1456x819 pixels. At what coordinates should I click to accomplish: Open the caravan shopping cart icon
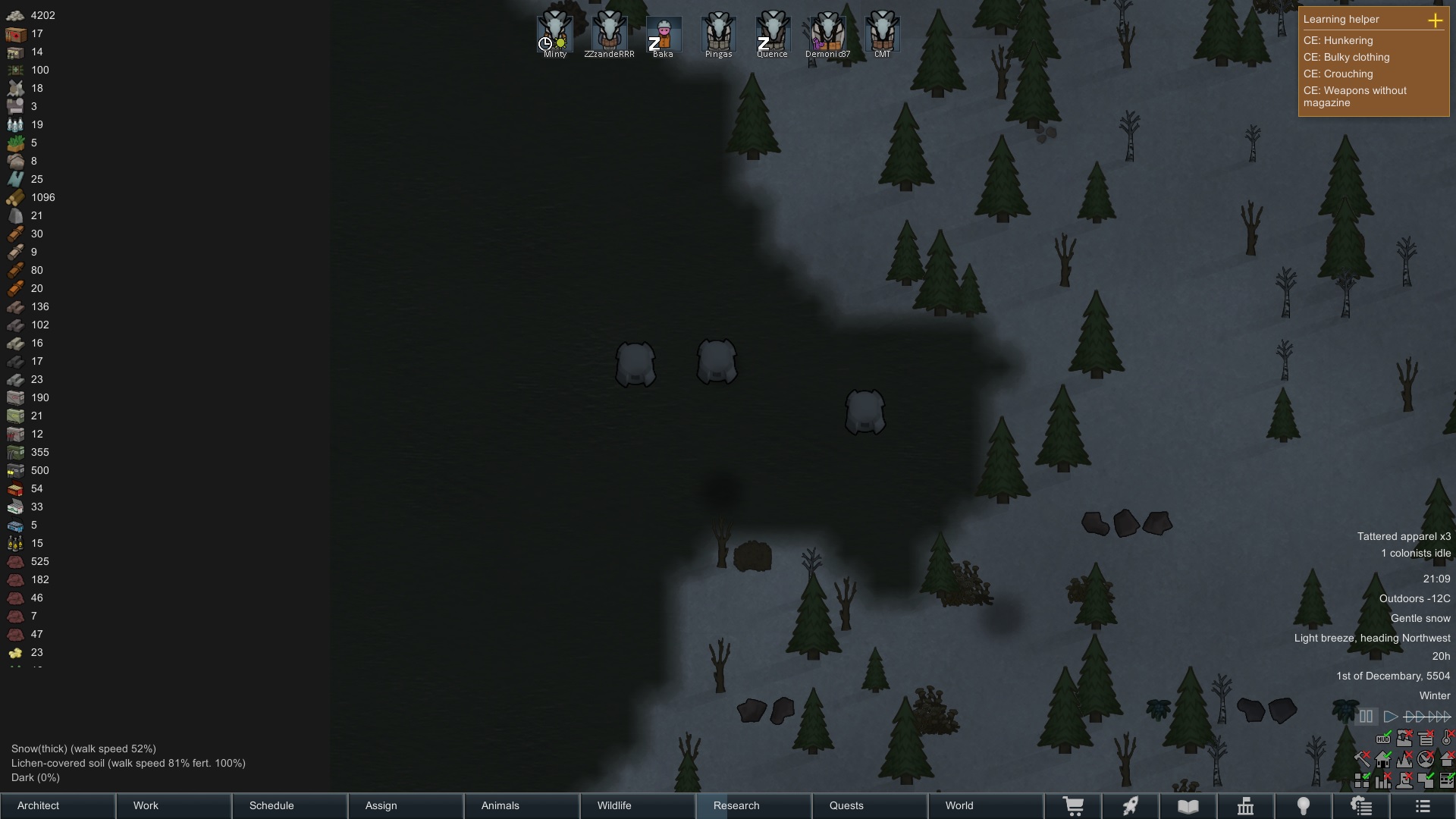[1074, 806]
